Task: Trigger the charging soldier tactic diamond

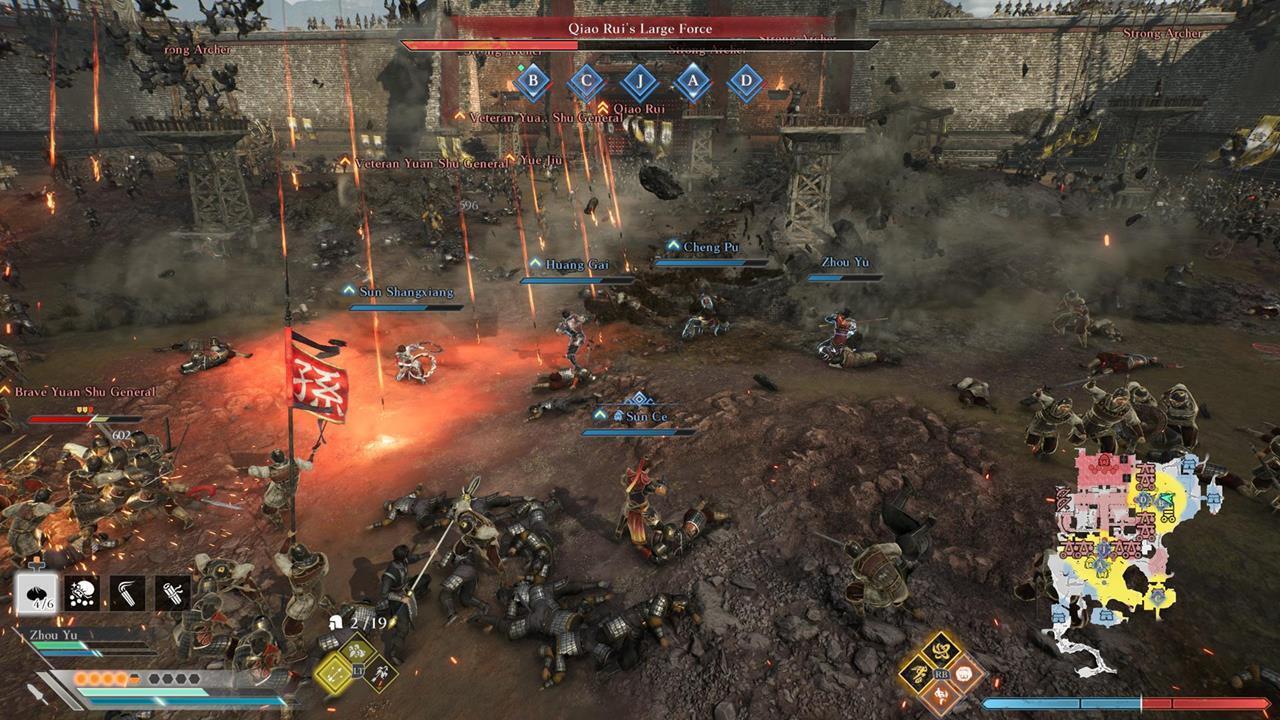Action: pyautogui.click(x=380, y=673)
